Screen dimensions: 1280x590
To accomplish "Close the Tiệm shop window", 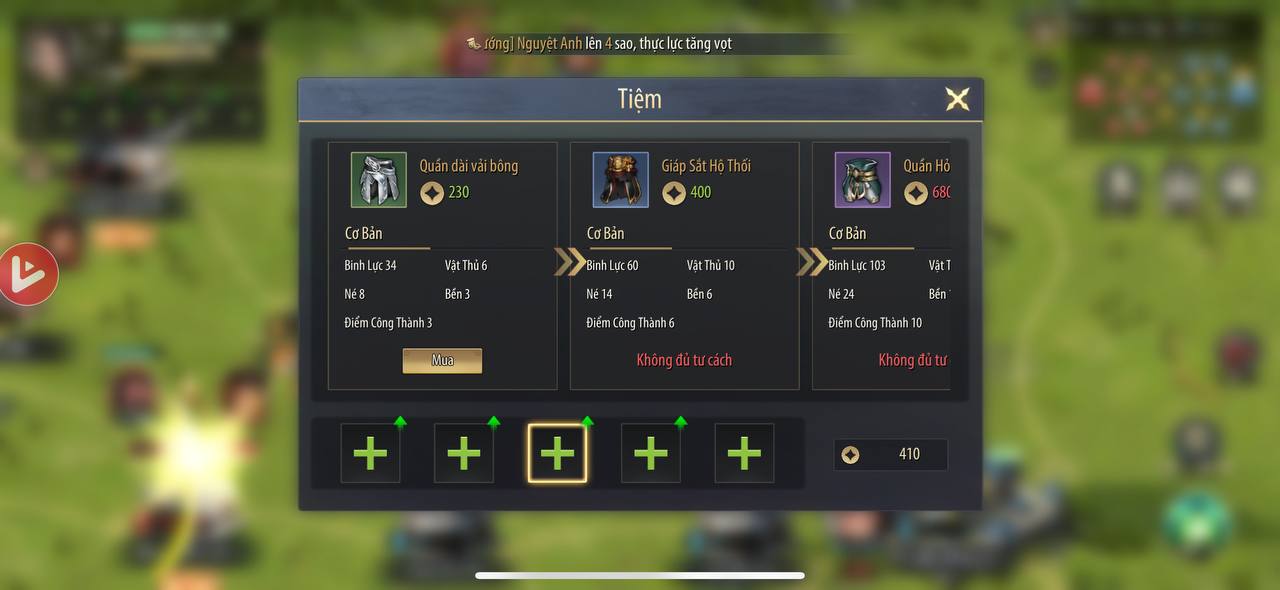I will pos(957,99).
